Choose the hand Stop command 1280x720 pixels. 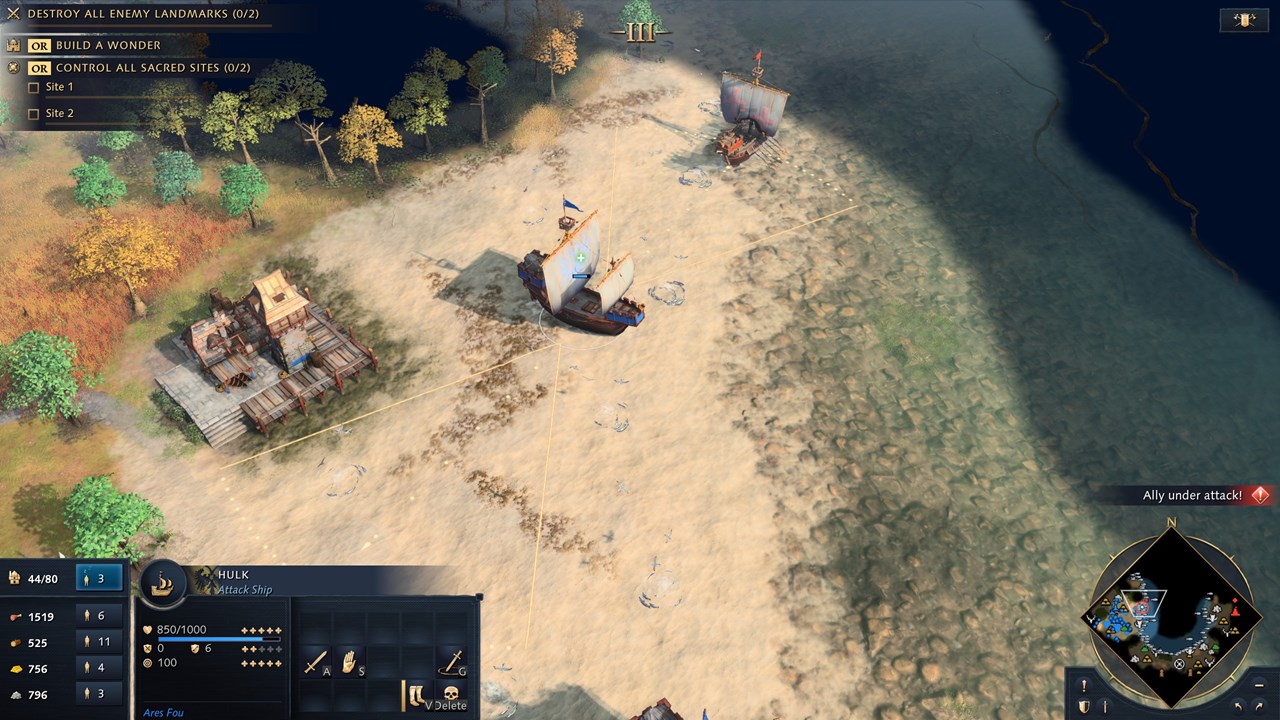coord(349,662)
